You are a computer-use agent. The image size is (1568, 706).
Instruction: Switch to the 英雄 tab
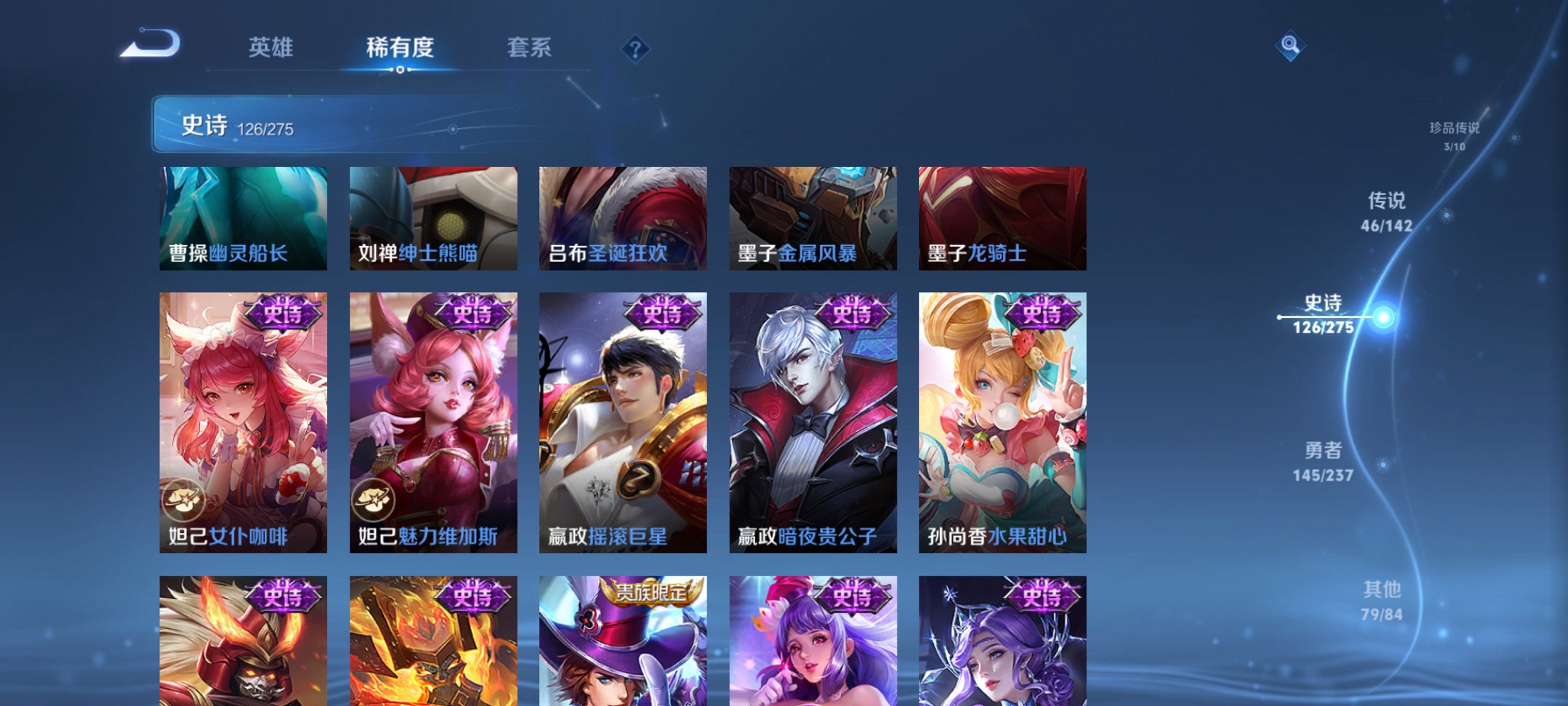(270, 47)
